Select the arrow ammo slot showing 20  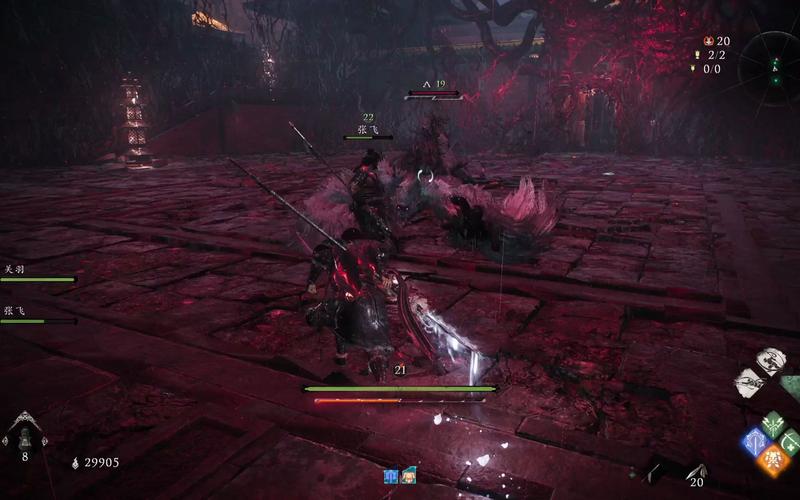[x=696, y=472]
